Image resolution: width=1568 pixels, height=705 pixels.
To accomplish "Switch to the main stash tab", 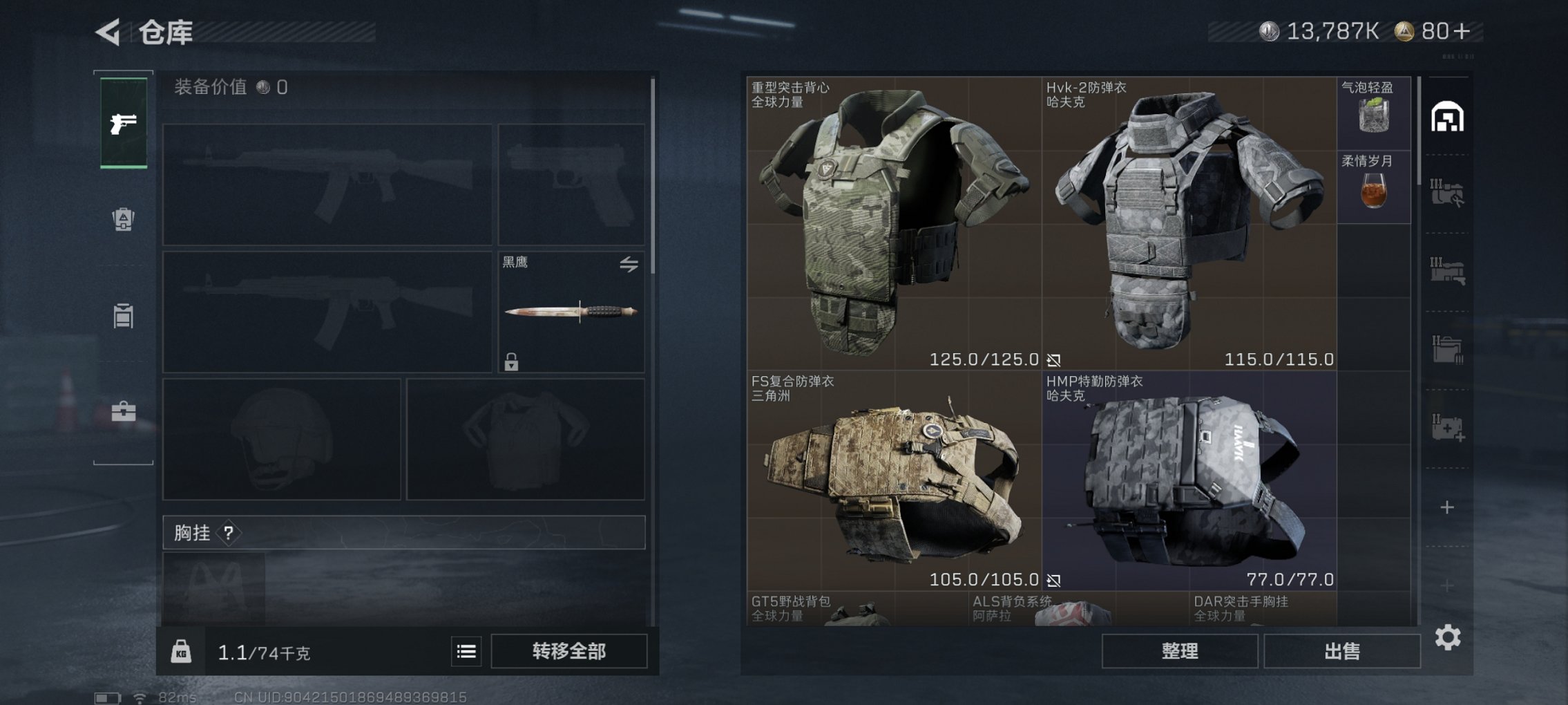I will tap(1448, 117).
